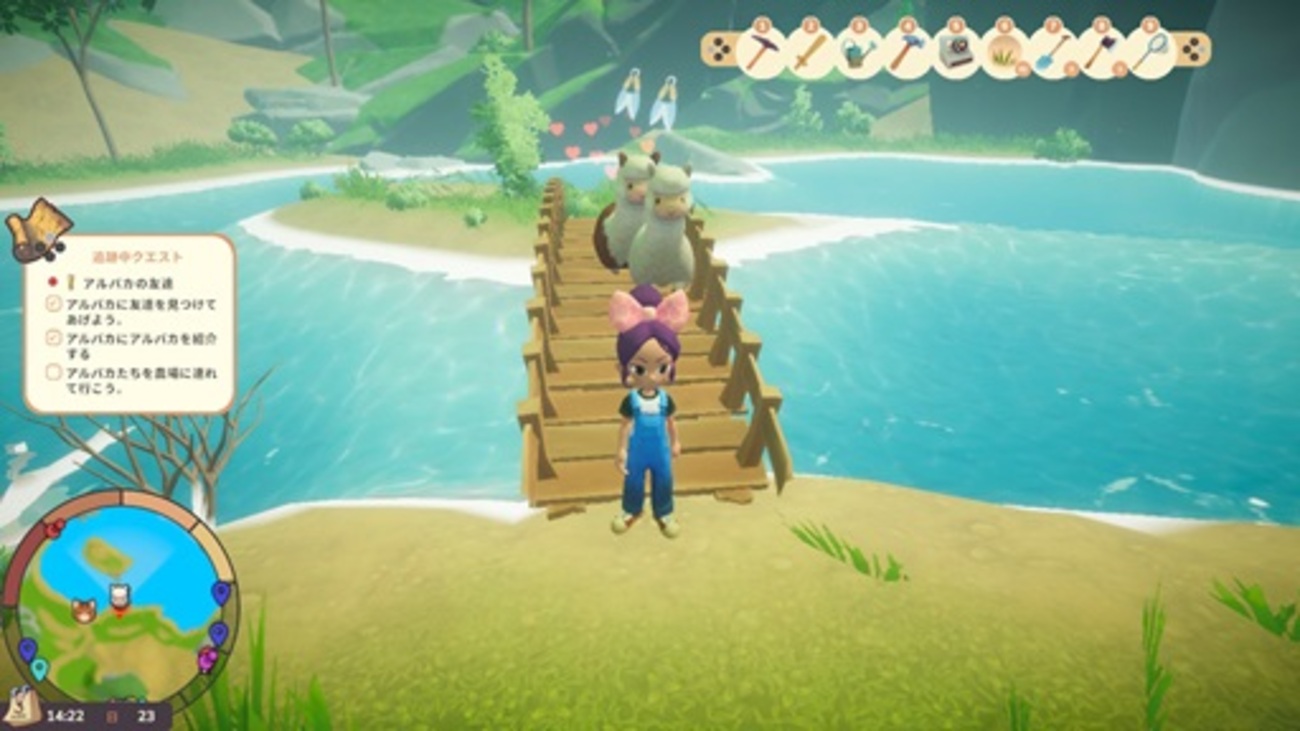
Task: Select the bug net
Action: click(1149, 52)
